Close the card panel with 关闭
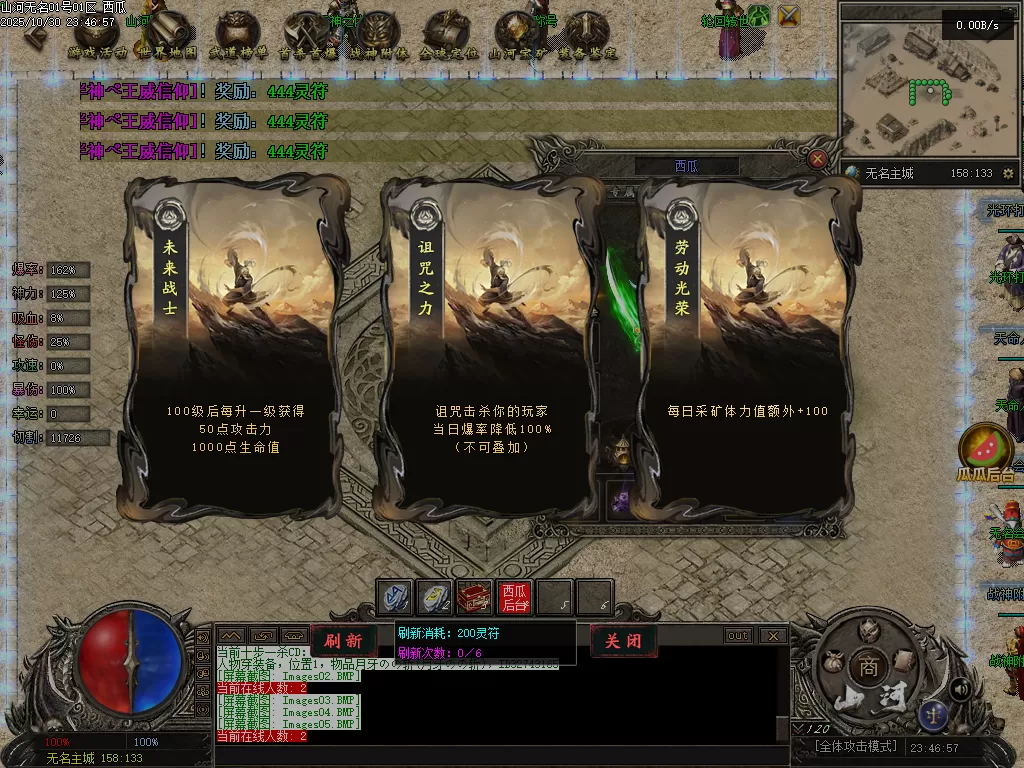 coord(622,641)
